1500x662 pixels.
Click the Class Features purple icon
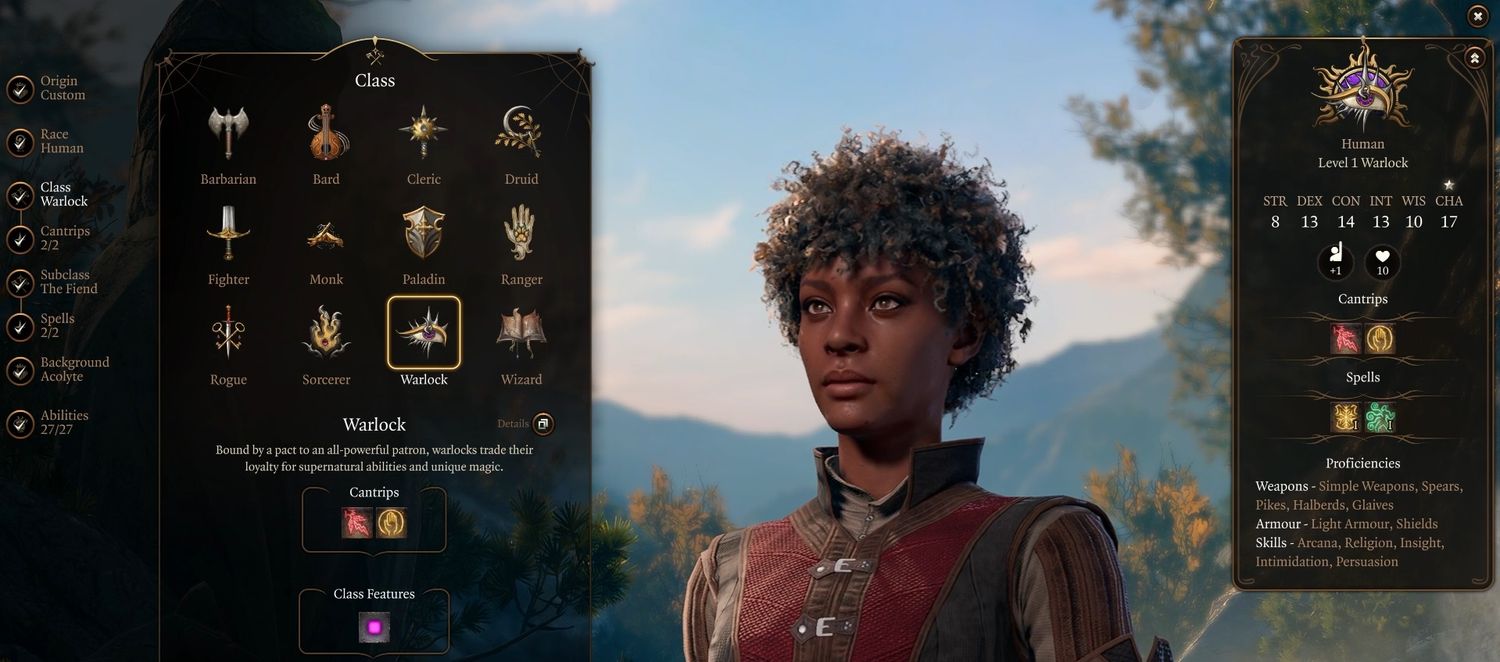point(374,628)
